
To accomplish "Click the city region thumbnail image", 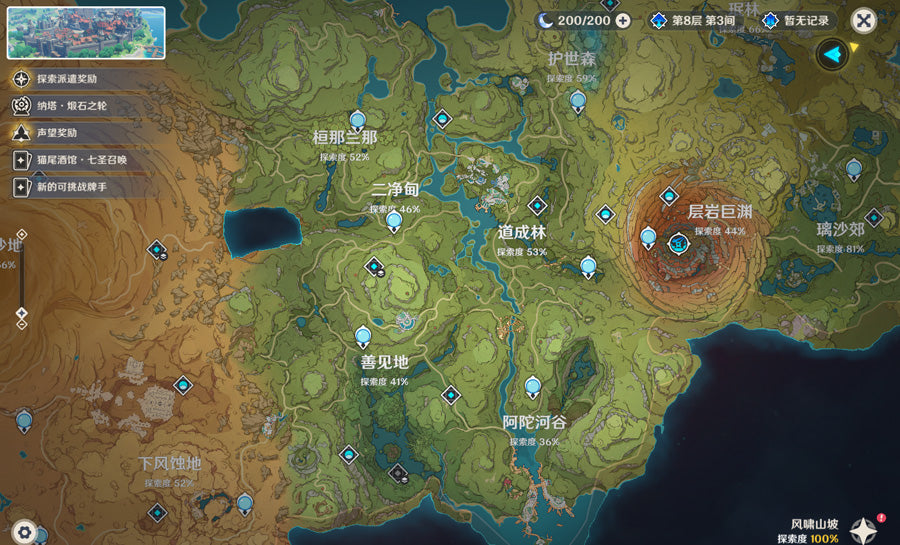I will click(87, 33).
